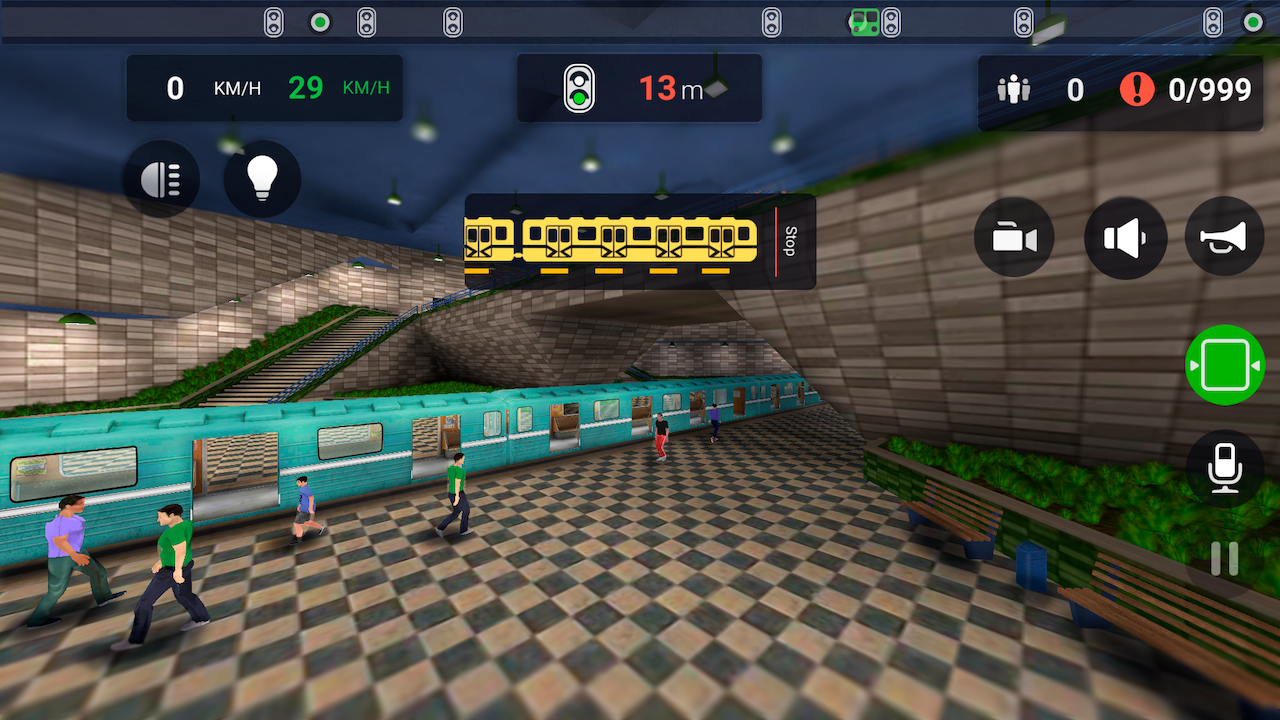Pause the simulation
This screenshot has width=1280, height=720.
tap(1224, 557)
